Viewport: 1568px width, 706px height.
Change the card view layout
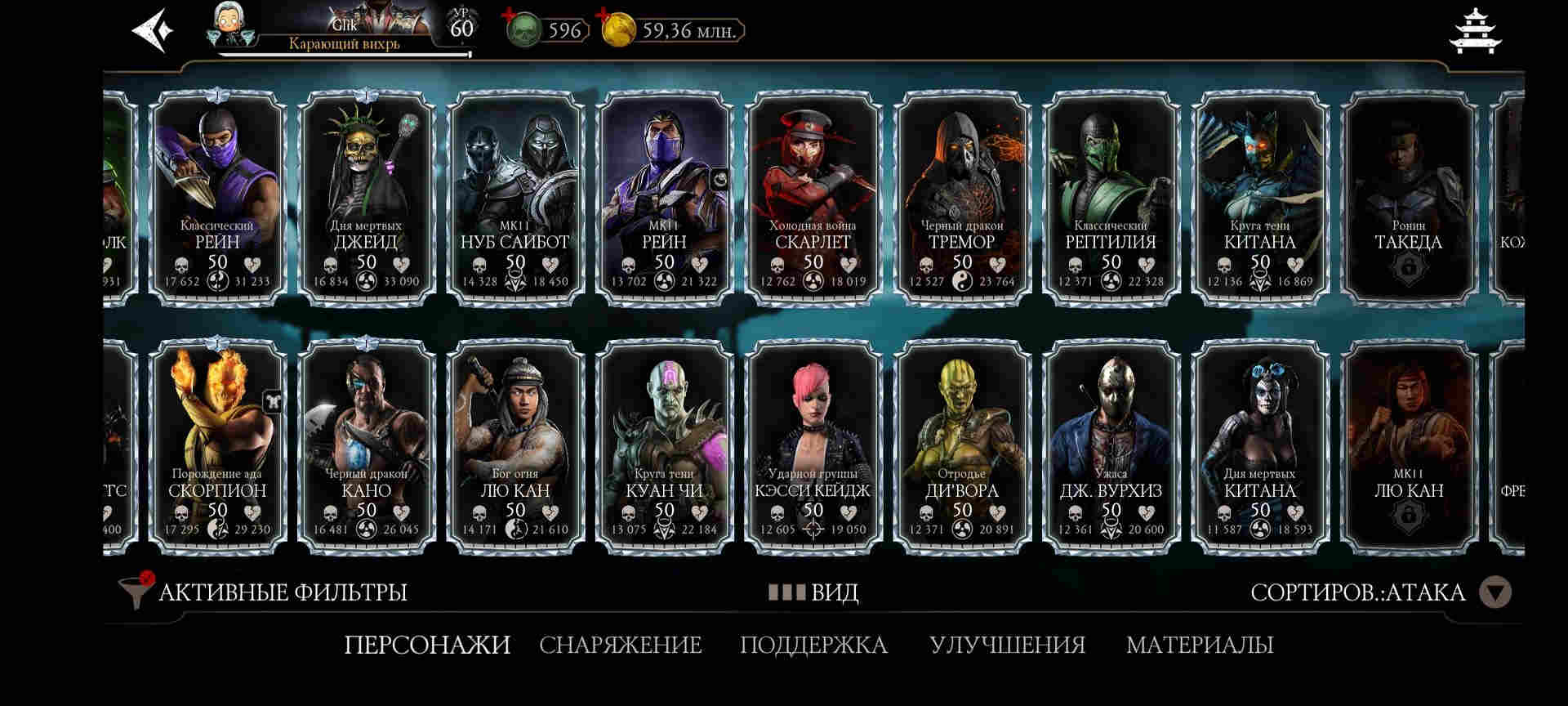click(x=813, y=592)
